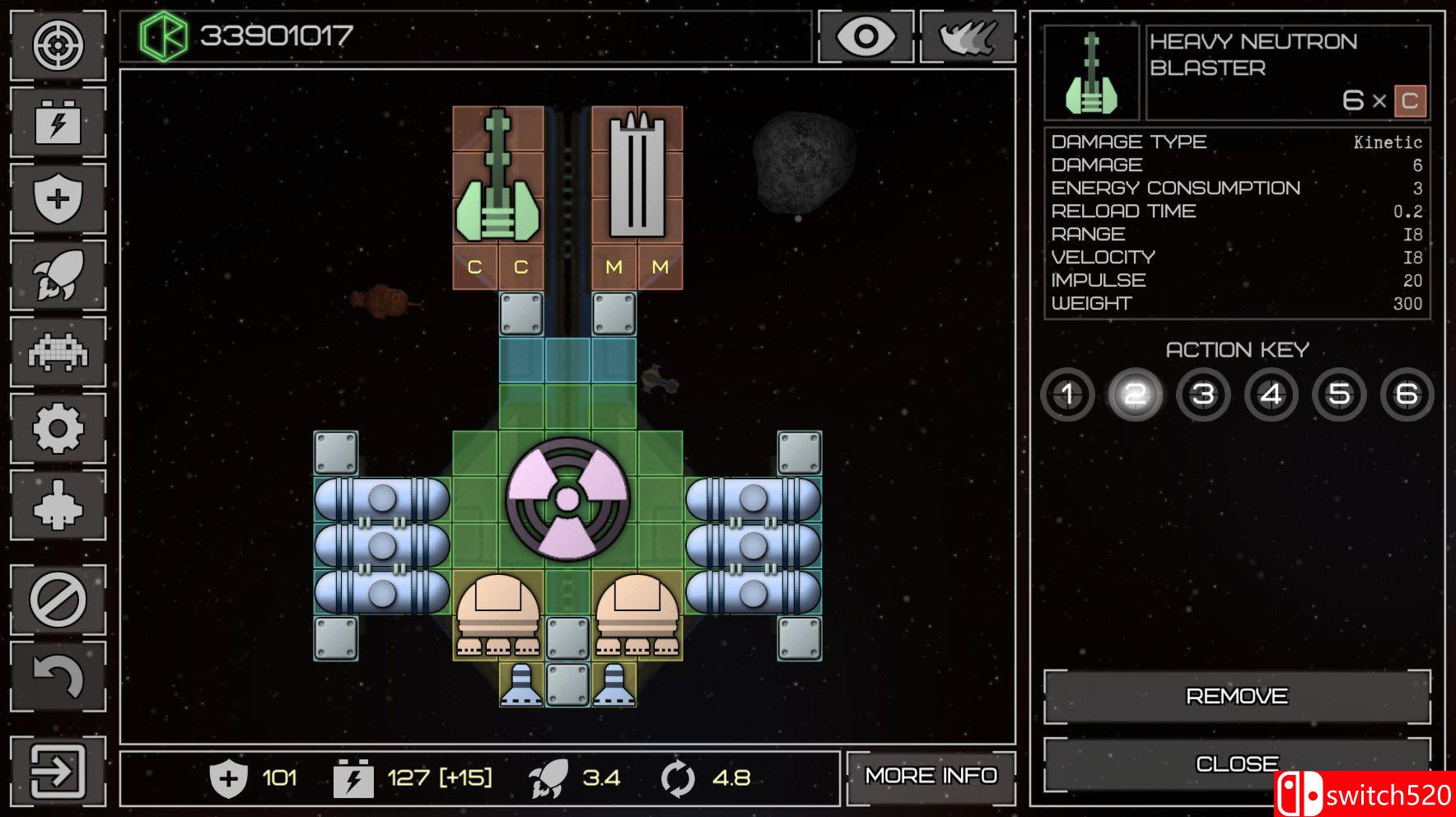Assign action key 1
The height and width of the screenshot is (817, 1456).
pyautogui.click(x=1067, y=394)
